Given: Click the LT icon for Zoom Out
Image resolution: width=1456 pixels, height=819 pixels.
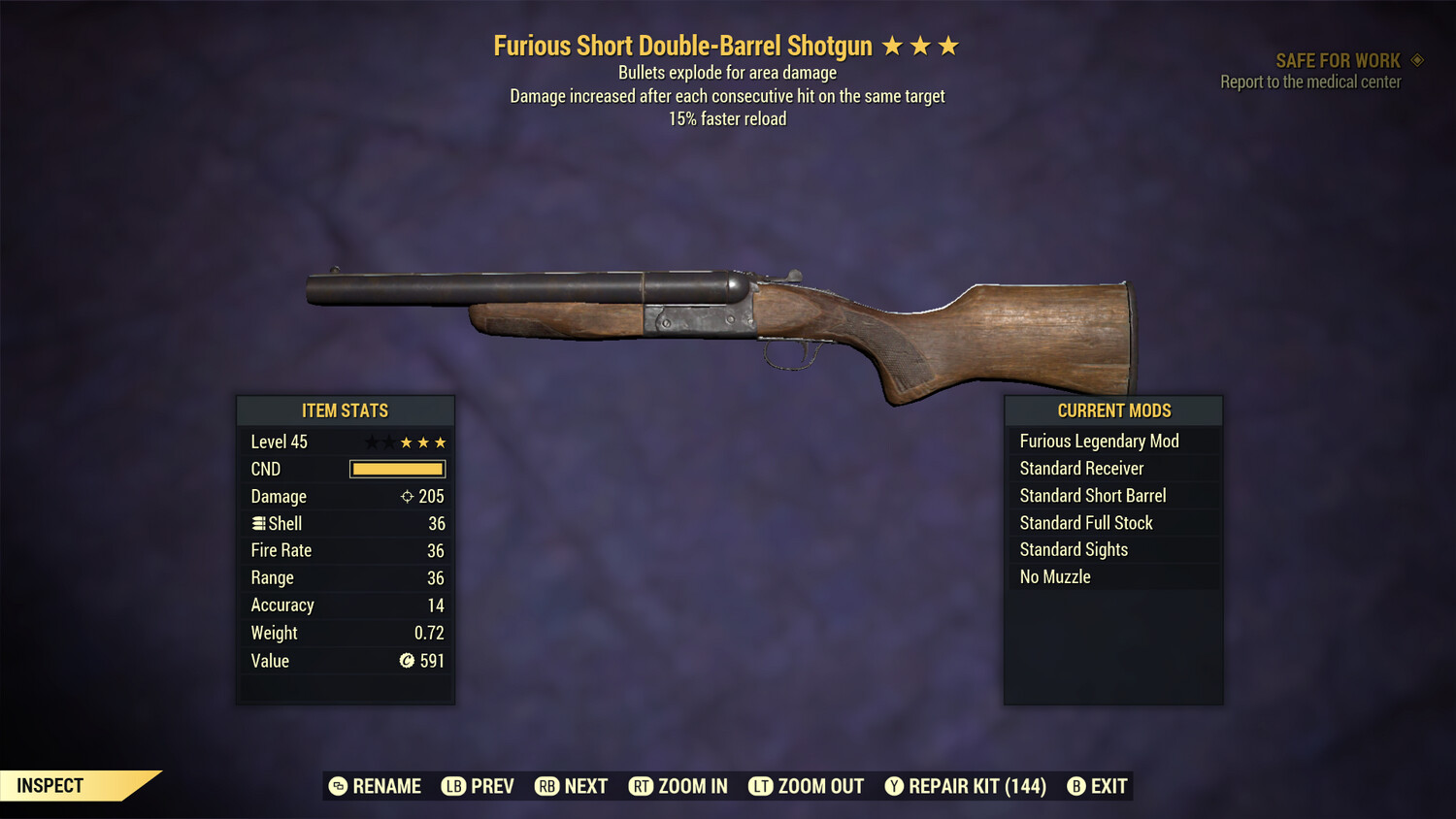Looking at the screenshot, I should pyautogui.click(x=762, y=786).
